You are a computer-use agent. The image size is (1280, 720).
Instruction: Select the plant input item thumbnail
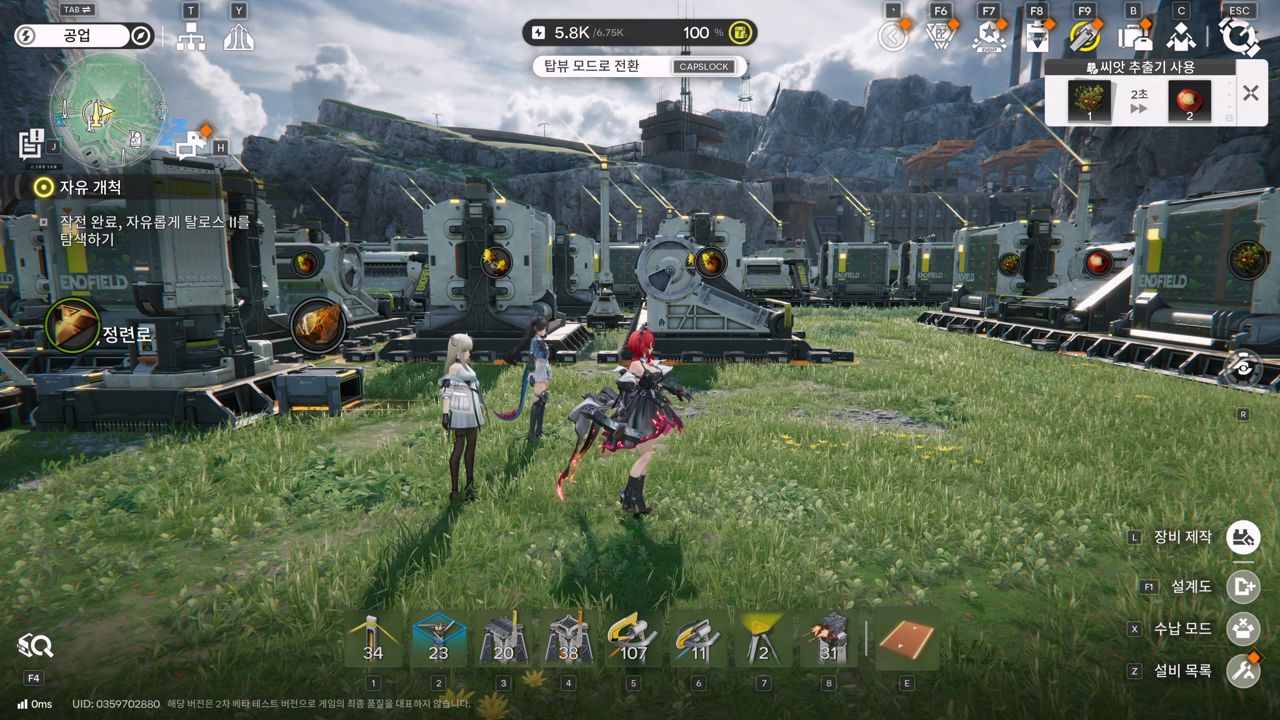(x=1089, y=101)
